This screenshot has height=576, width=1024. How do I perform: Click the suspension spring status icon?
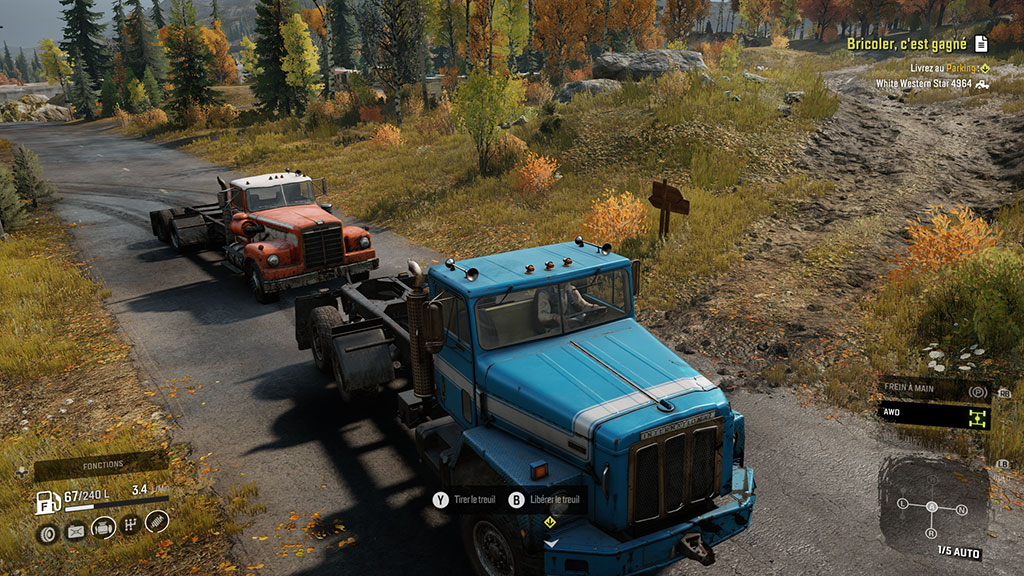157,521
